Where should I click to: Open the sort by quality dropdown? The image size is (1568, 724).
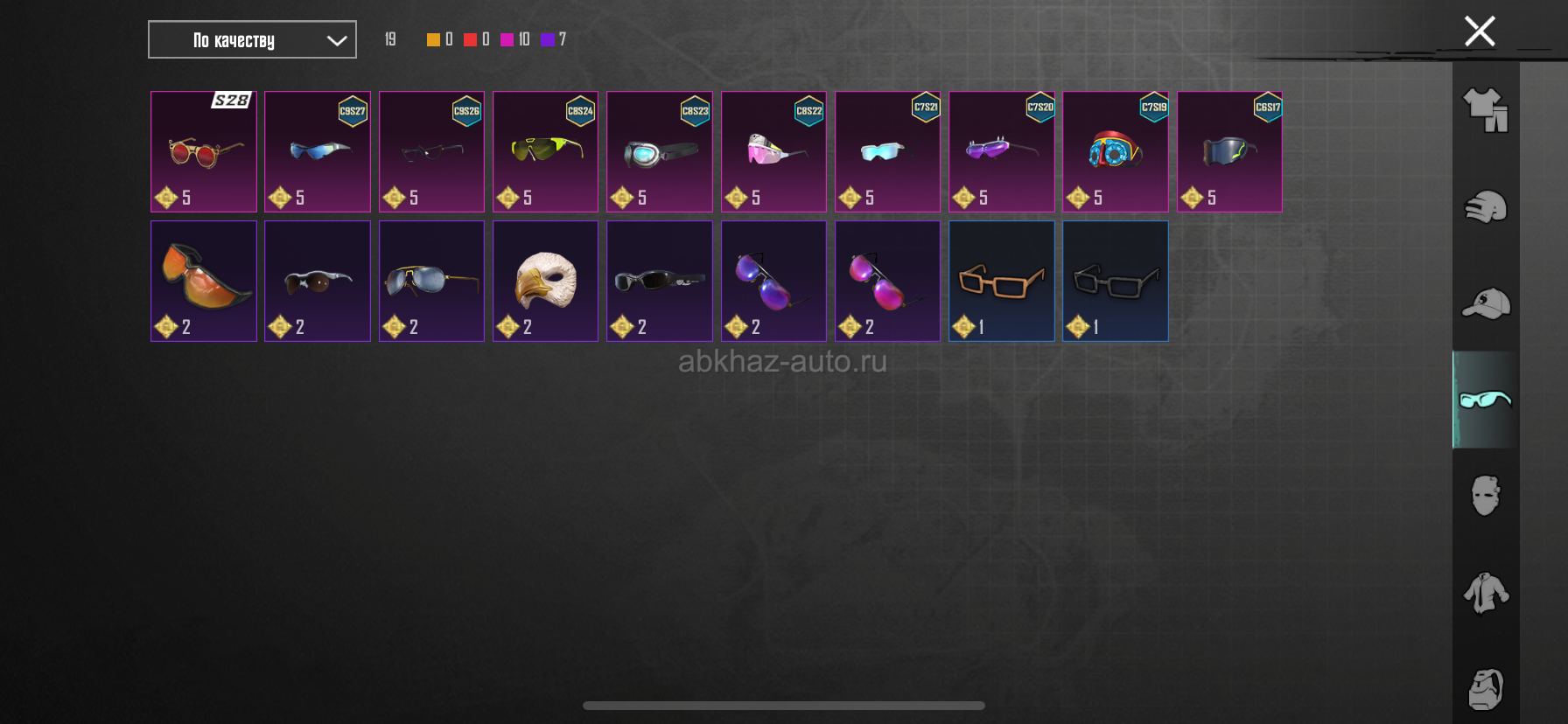pos(252,40)
